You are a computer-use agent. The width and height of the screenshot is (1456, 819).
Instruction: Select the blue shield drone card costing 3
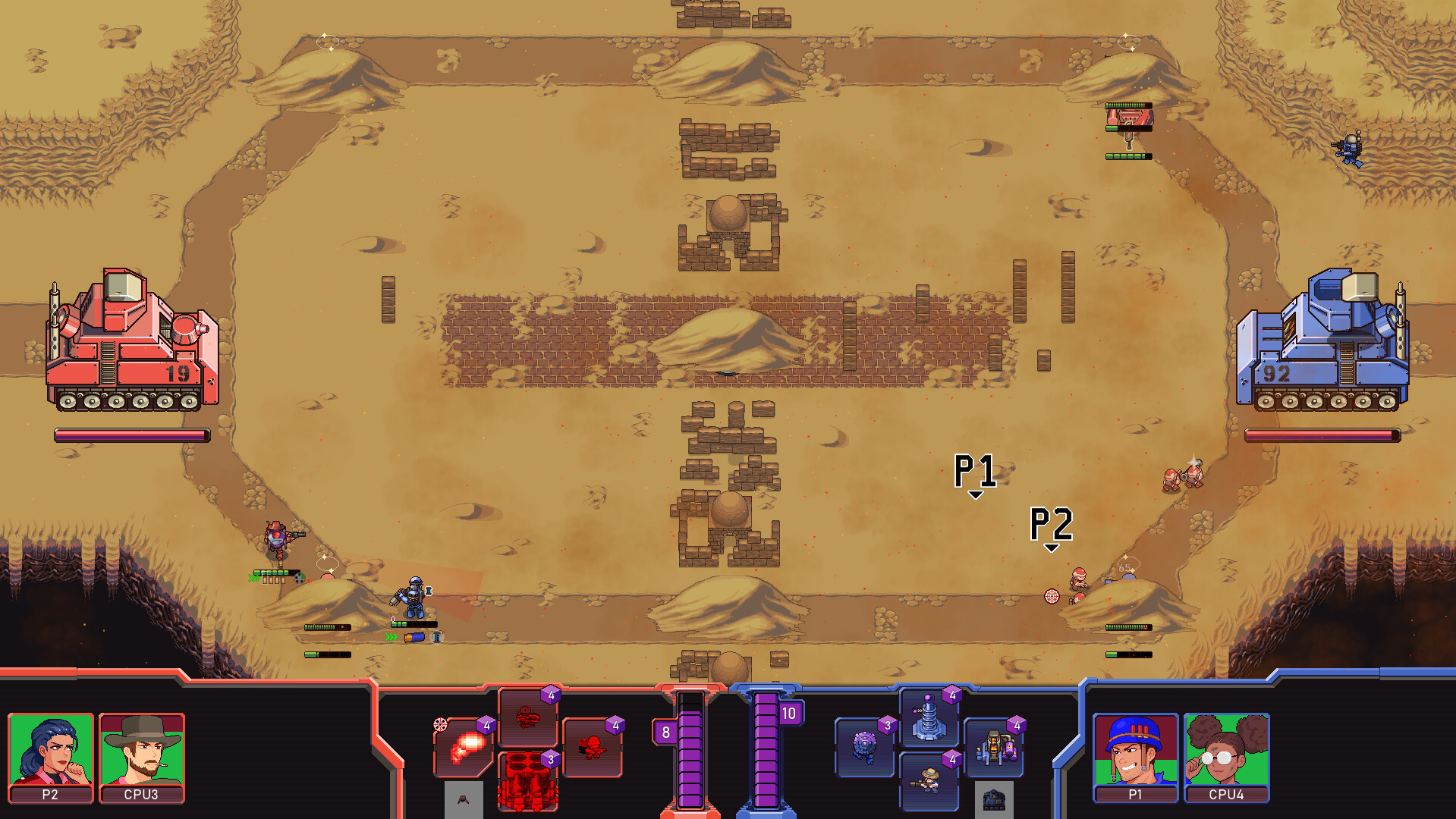(863, 751)
